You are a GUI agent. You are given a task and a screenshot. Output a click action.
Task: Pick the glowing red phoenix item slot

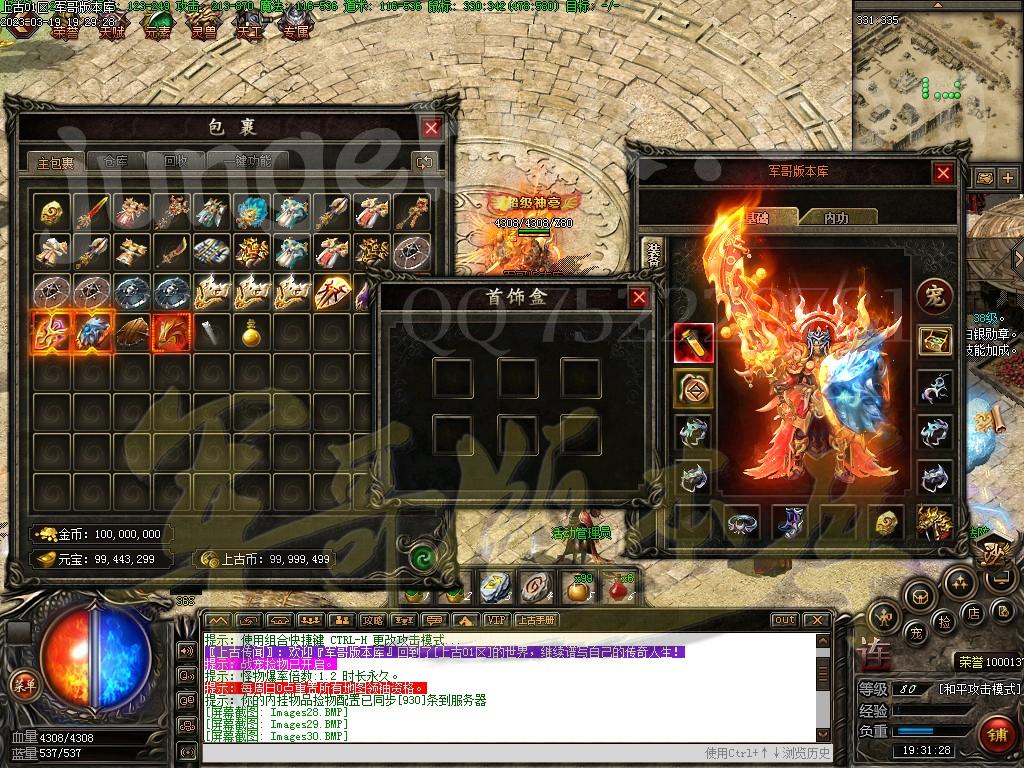point(169,332)
